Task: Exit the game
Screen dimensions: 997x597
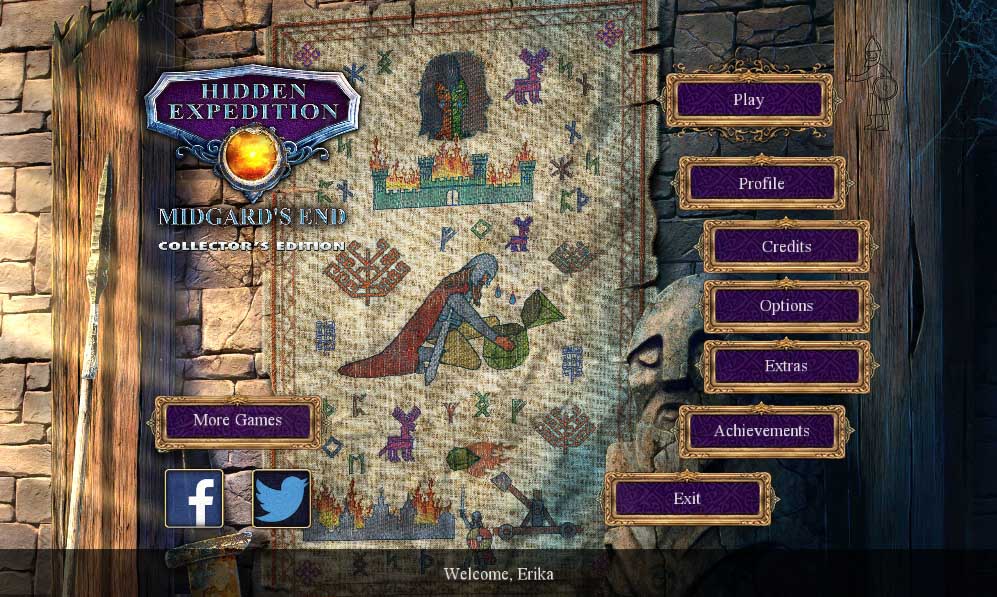Action: [687, 498]
